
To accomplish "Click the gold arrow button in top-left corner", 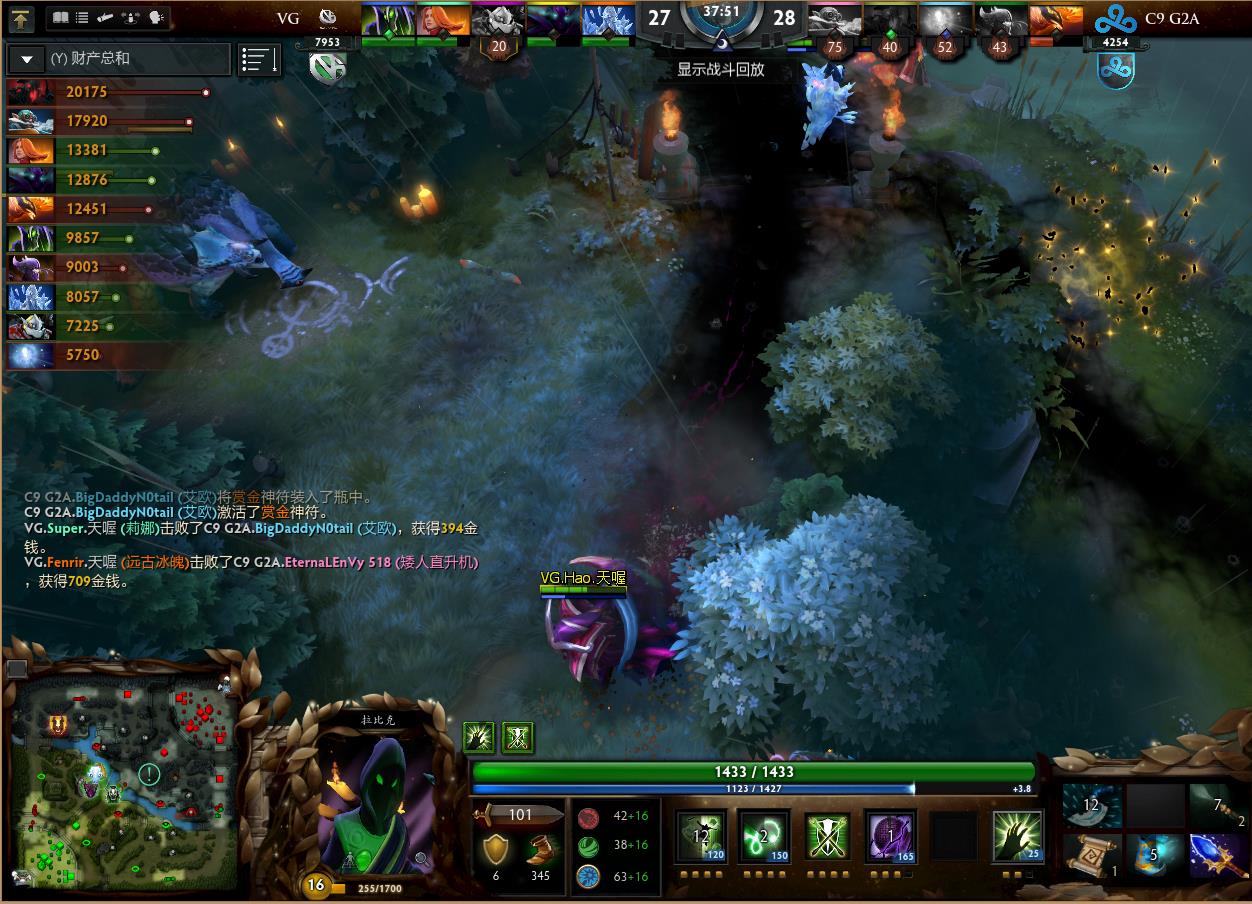I will (22, 18).
